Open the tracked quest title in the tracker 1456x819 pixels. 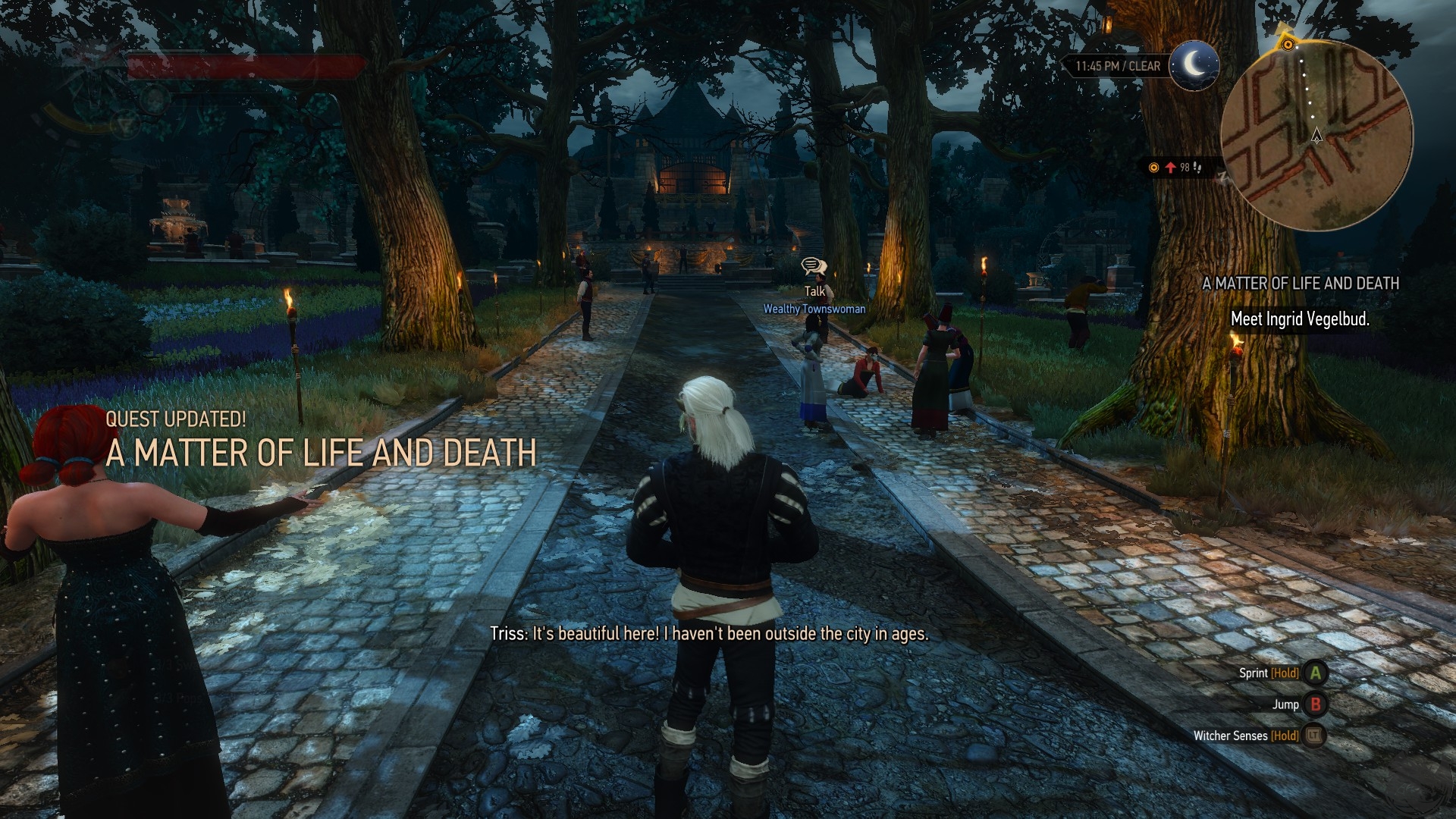(1301, 284)
